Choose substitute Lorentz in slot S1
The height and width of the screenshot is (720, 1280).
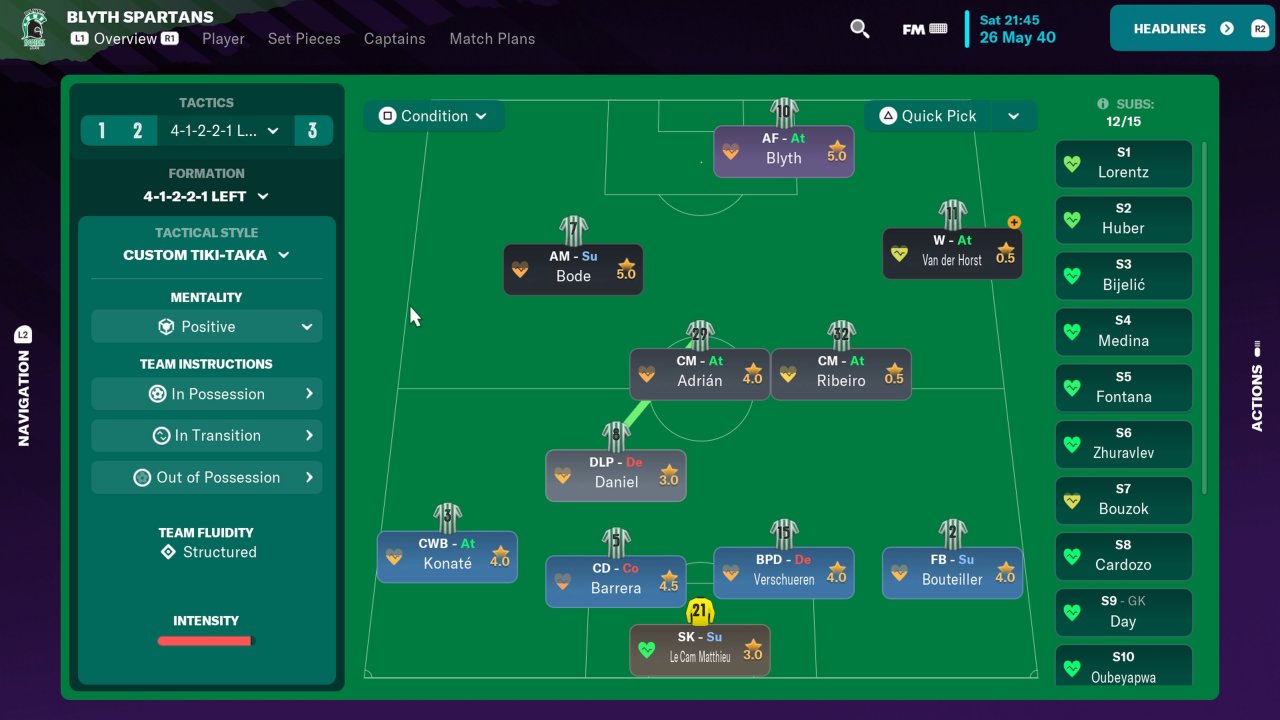[x=1123, y=163]
